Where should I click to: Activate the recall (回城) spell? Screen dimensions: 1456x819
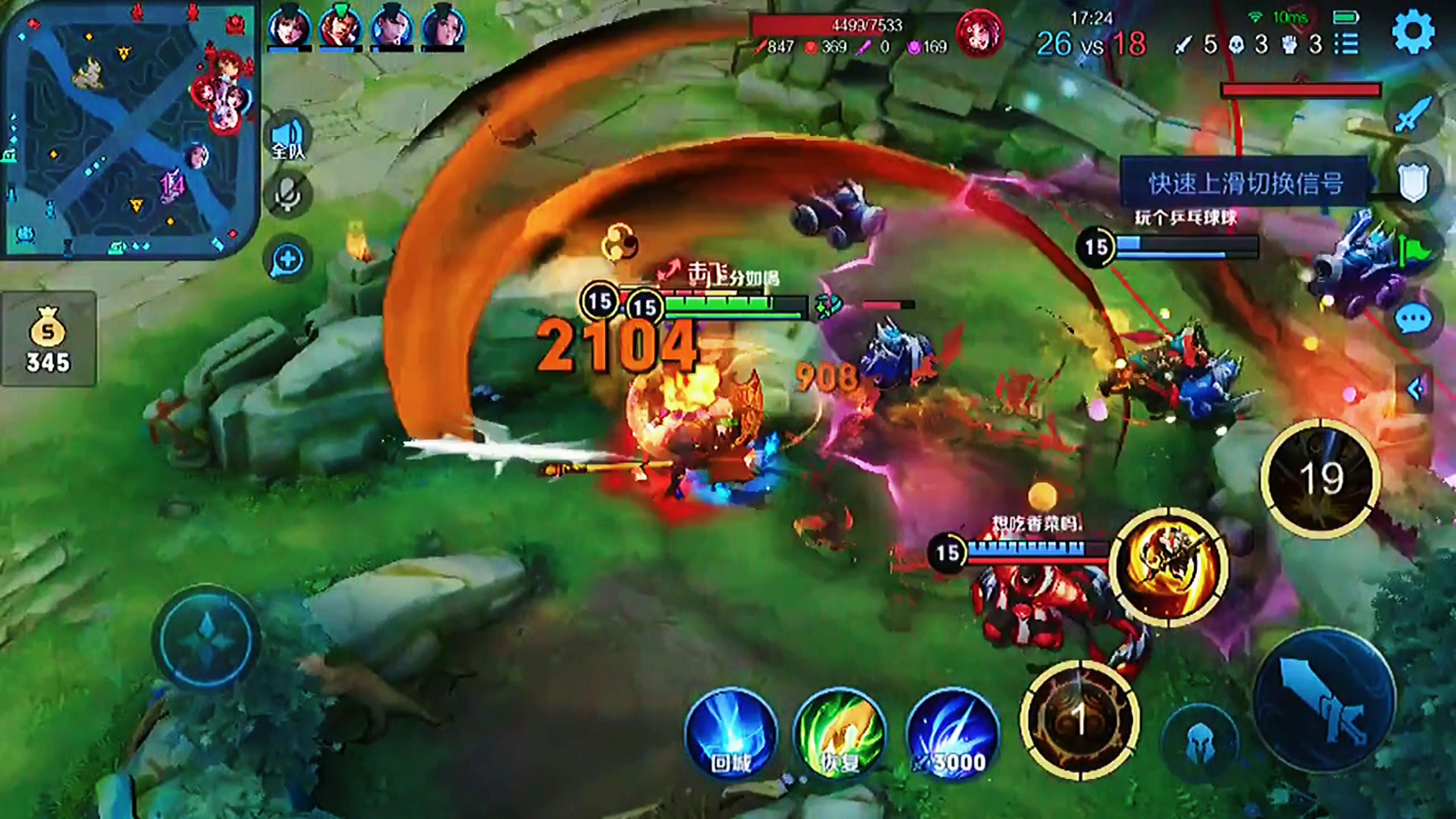pos(730,734)
